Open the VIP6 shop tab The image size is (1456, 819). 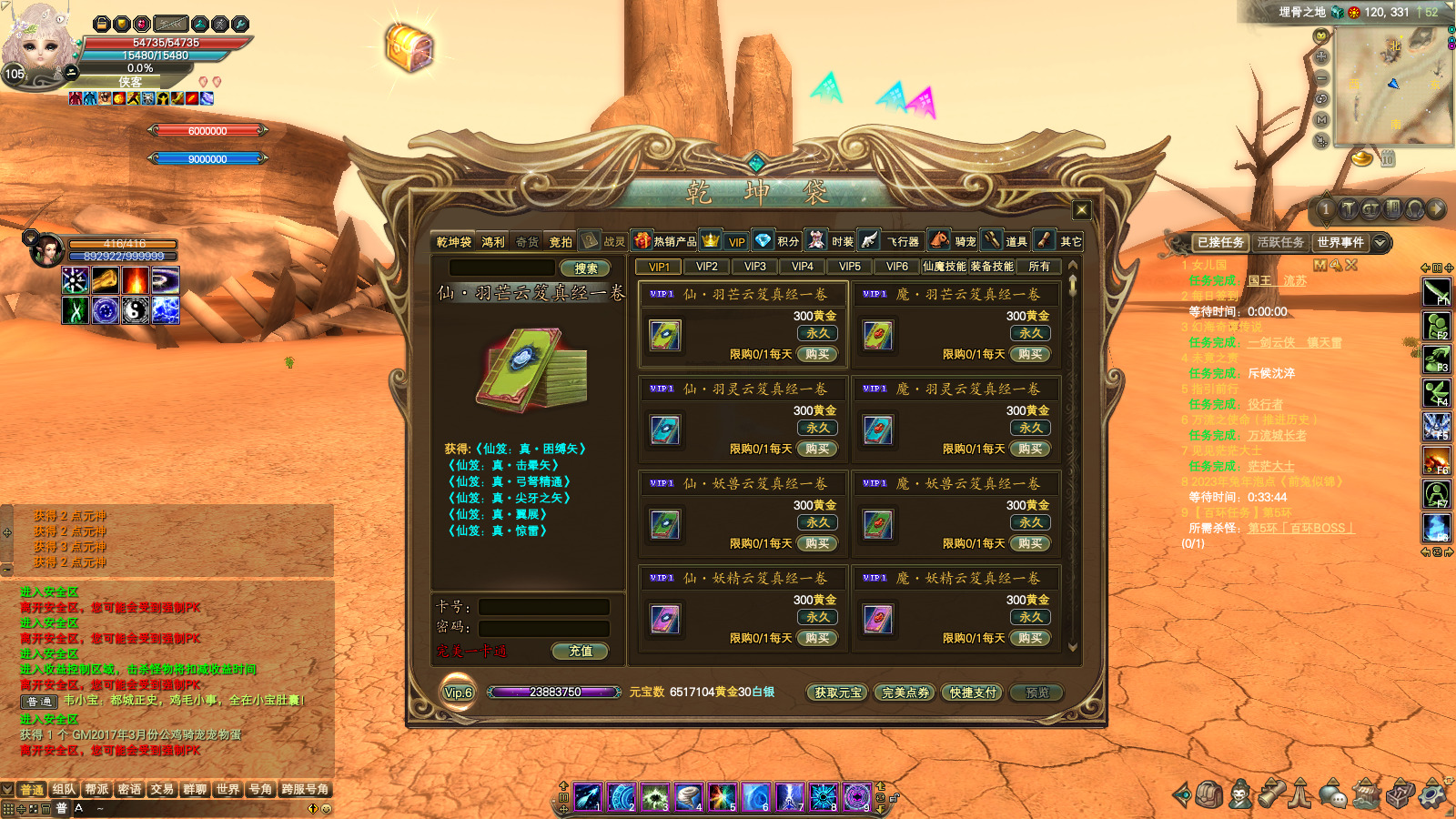point(897,267)
